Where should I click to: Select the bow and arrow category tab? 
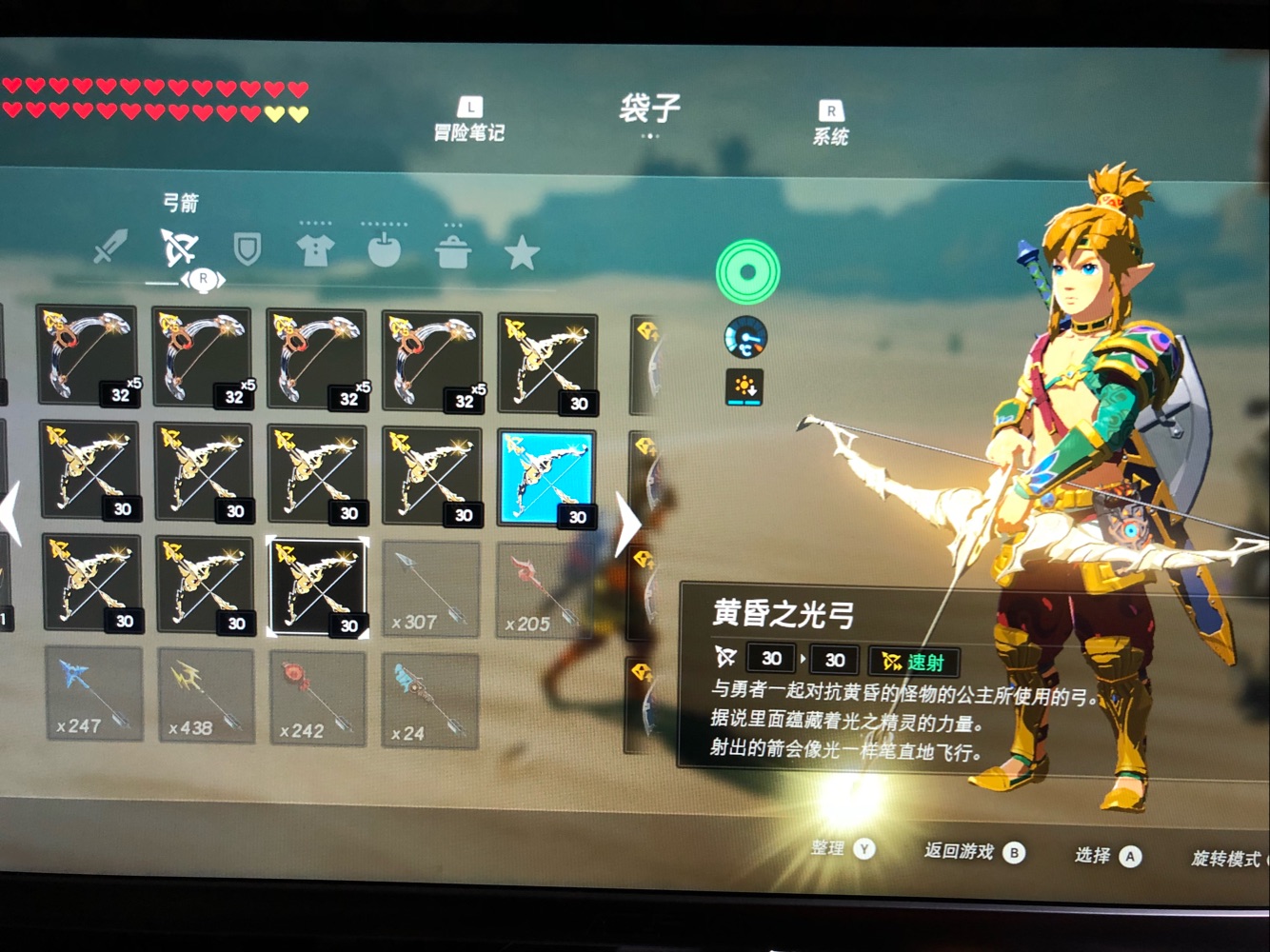tap(179, 248)
